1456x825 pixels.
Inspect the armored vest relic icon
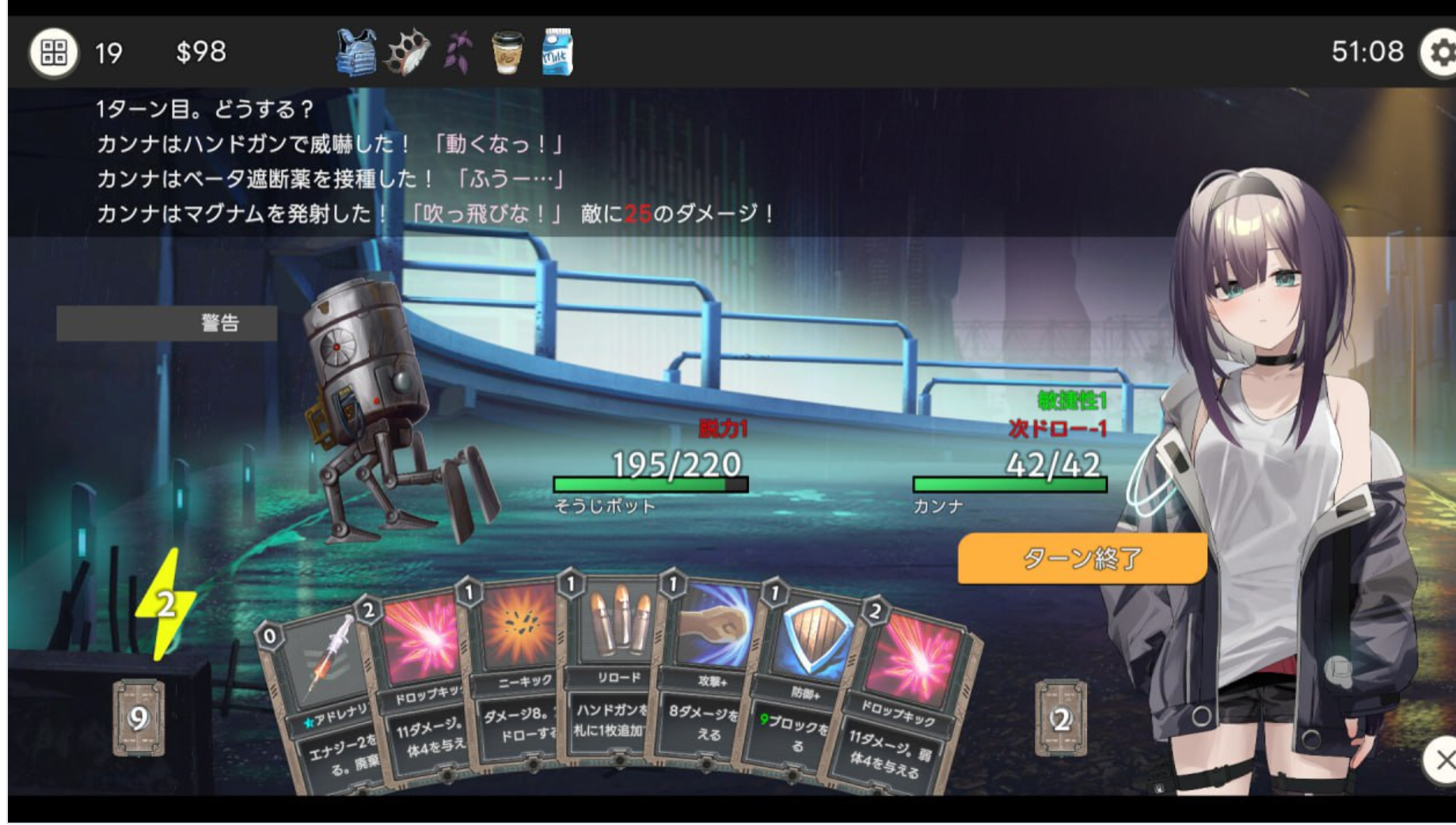[x=355, y=52]
